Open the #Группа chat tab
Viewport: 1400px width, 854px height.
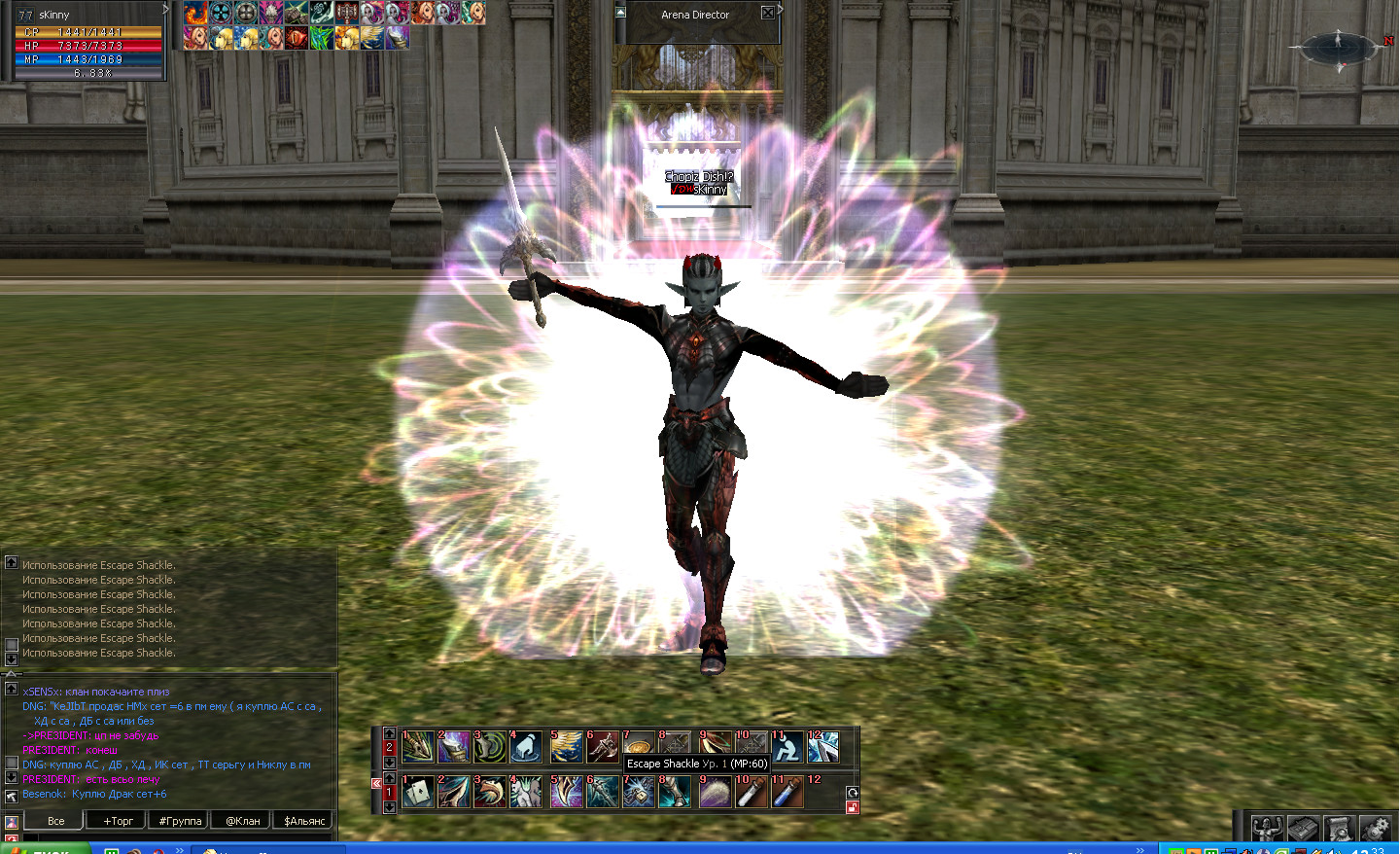[180, 821]
